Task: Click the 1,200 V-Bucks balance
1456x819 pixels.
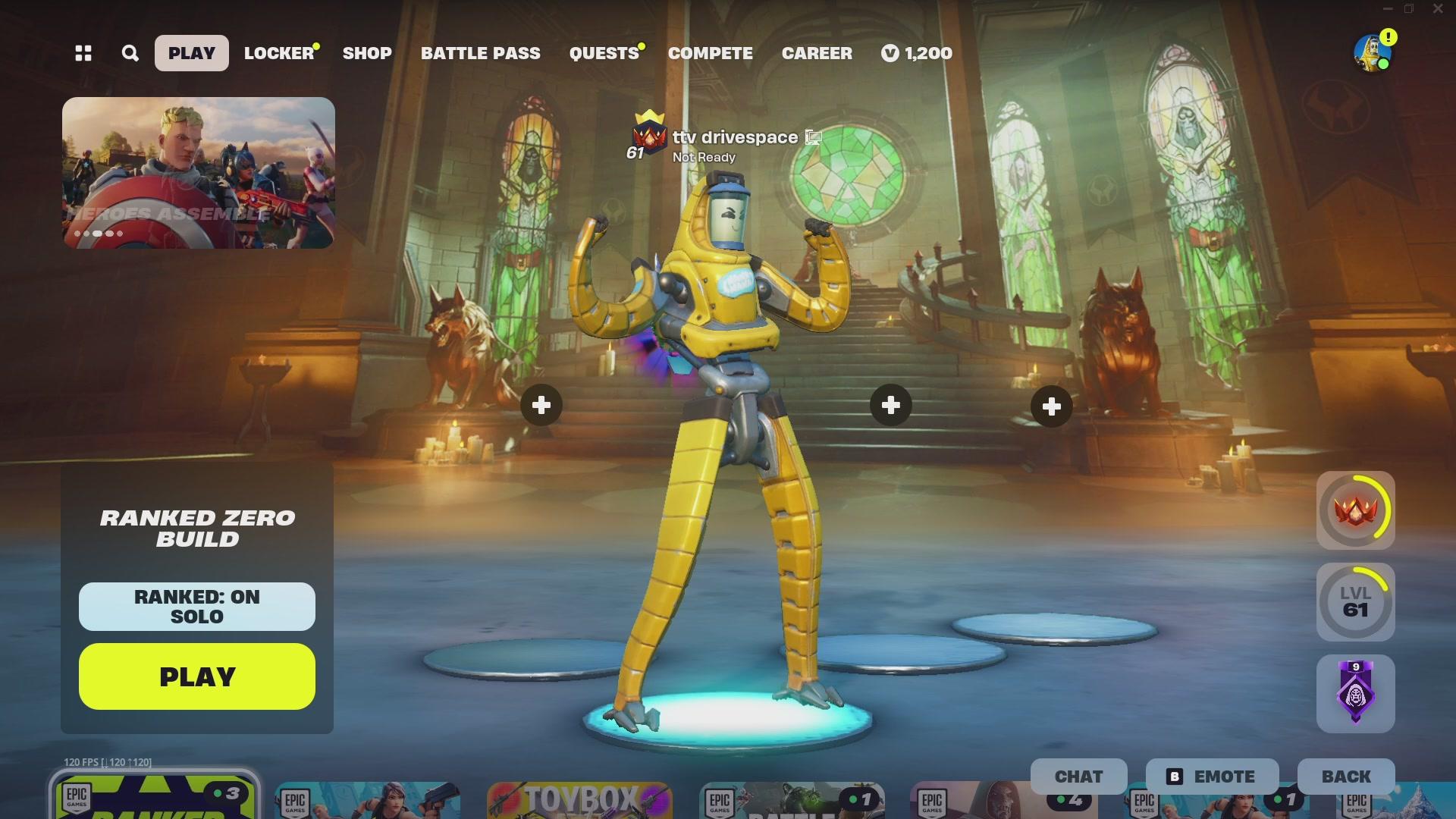Action: (917, 53)
